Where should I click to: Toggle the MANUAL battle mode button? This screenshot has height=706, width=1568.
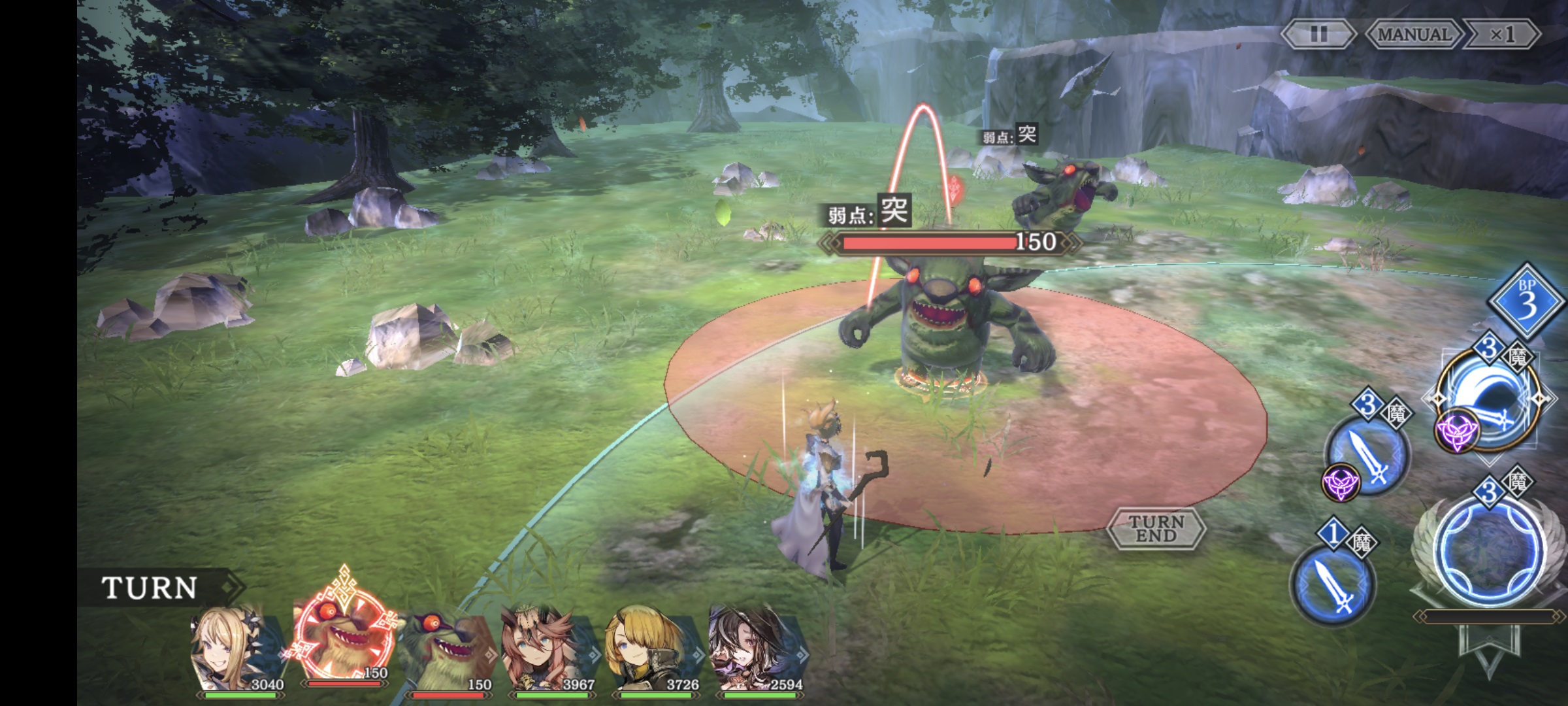1414,34
